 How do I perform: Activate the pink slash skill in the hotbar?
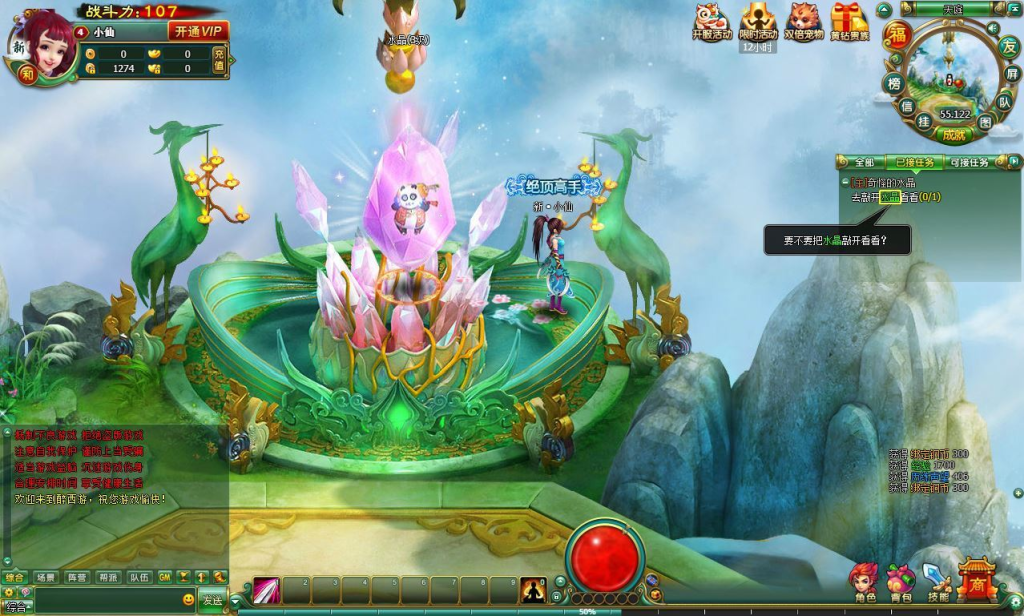point(265,590)
